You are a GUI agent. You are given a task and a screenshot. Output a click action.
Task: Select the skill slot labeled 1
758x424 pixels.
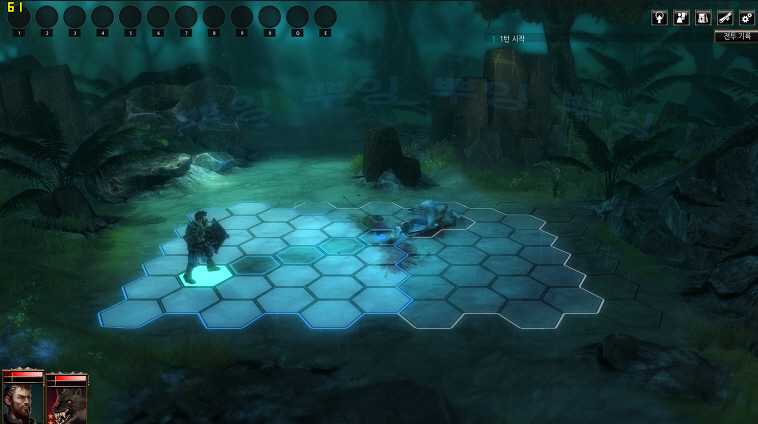(19, 17)
